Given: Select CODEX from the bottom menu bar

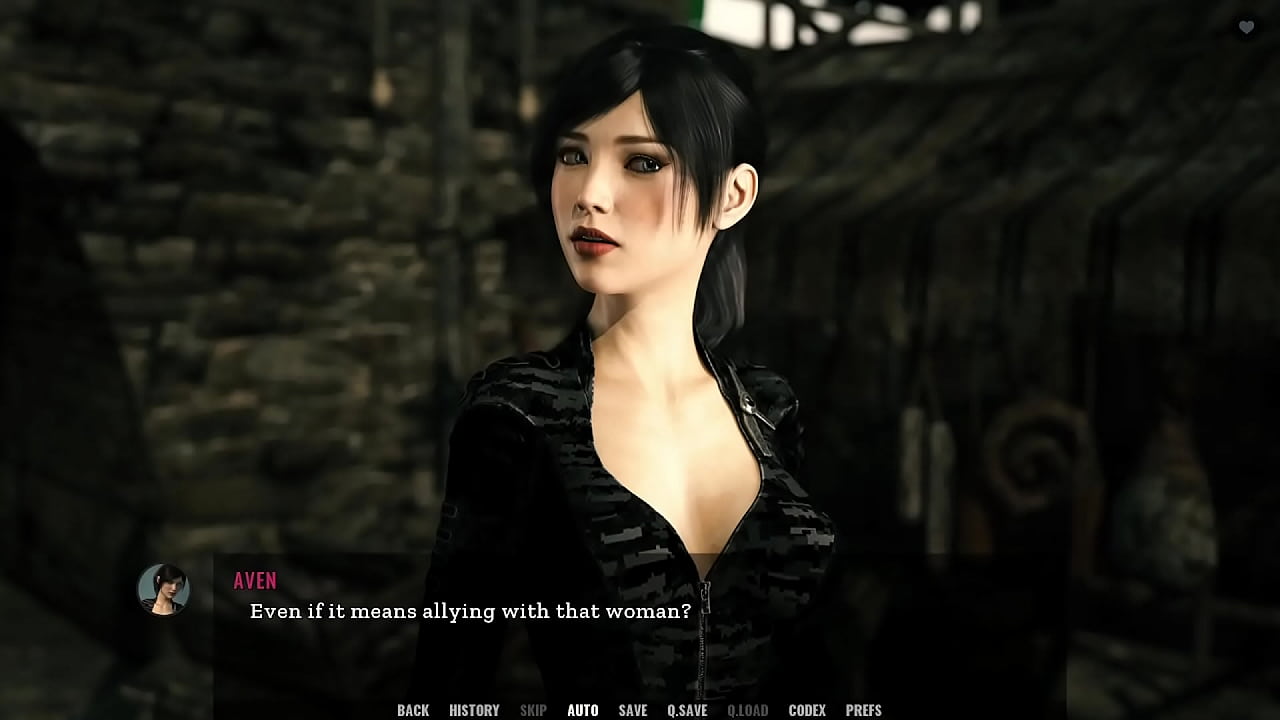Looking at the screenshot, I should pos(809,710).
